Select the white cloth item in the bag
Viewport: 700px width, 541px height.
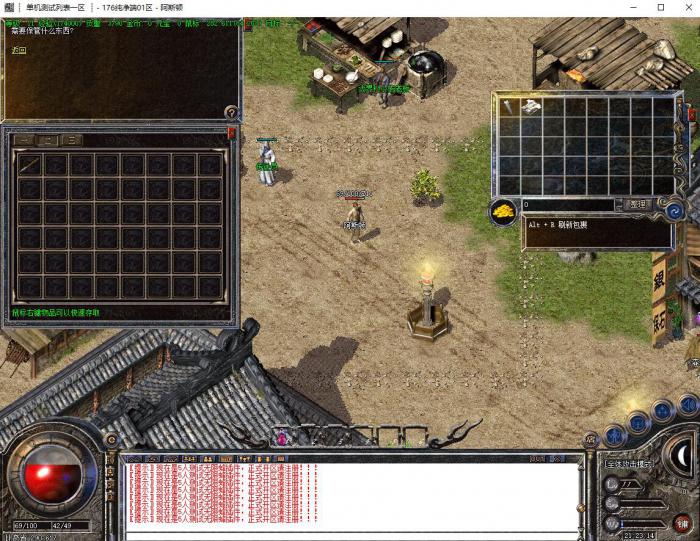(x=532, y=107)
